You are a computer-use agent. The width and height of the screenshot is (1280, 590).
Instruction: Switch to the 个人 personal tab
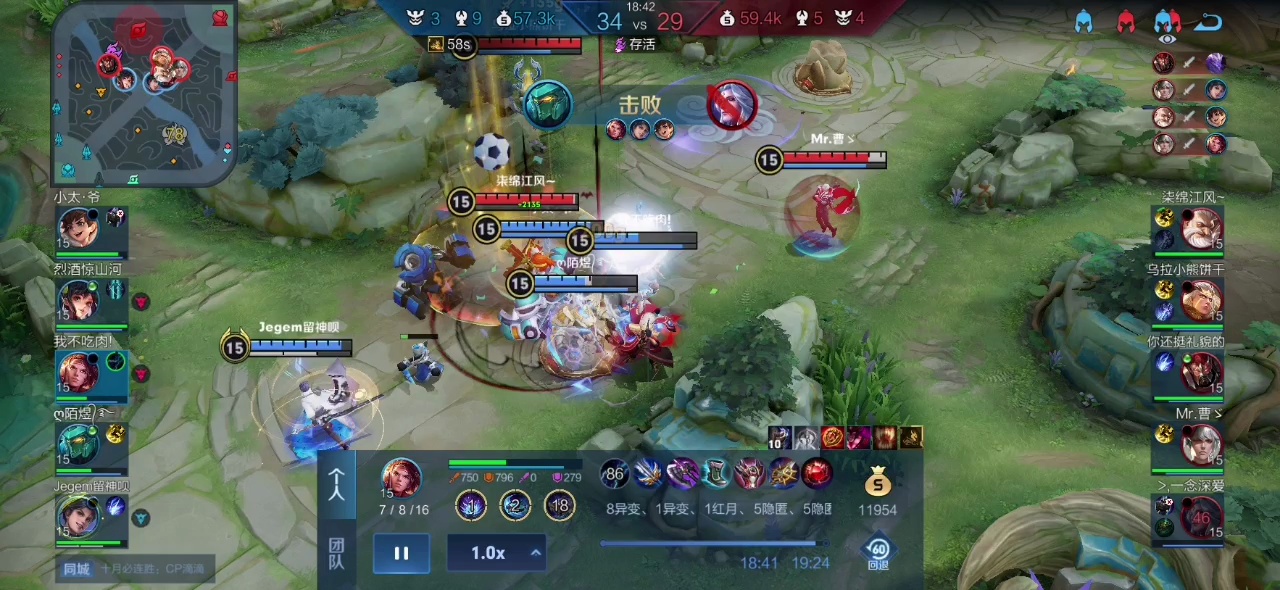[x=337, y=485]
